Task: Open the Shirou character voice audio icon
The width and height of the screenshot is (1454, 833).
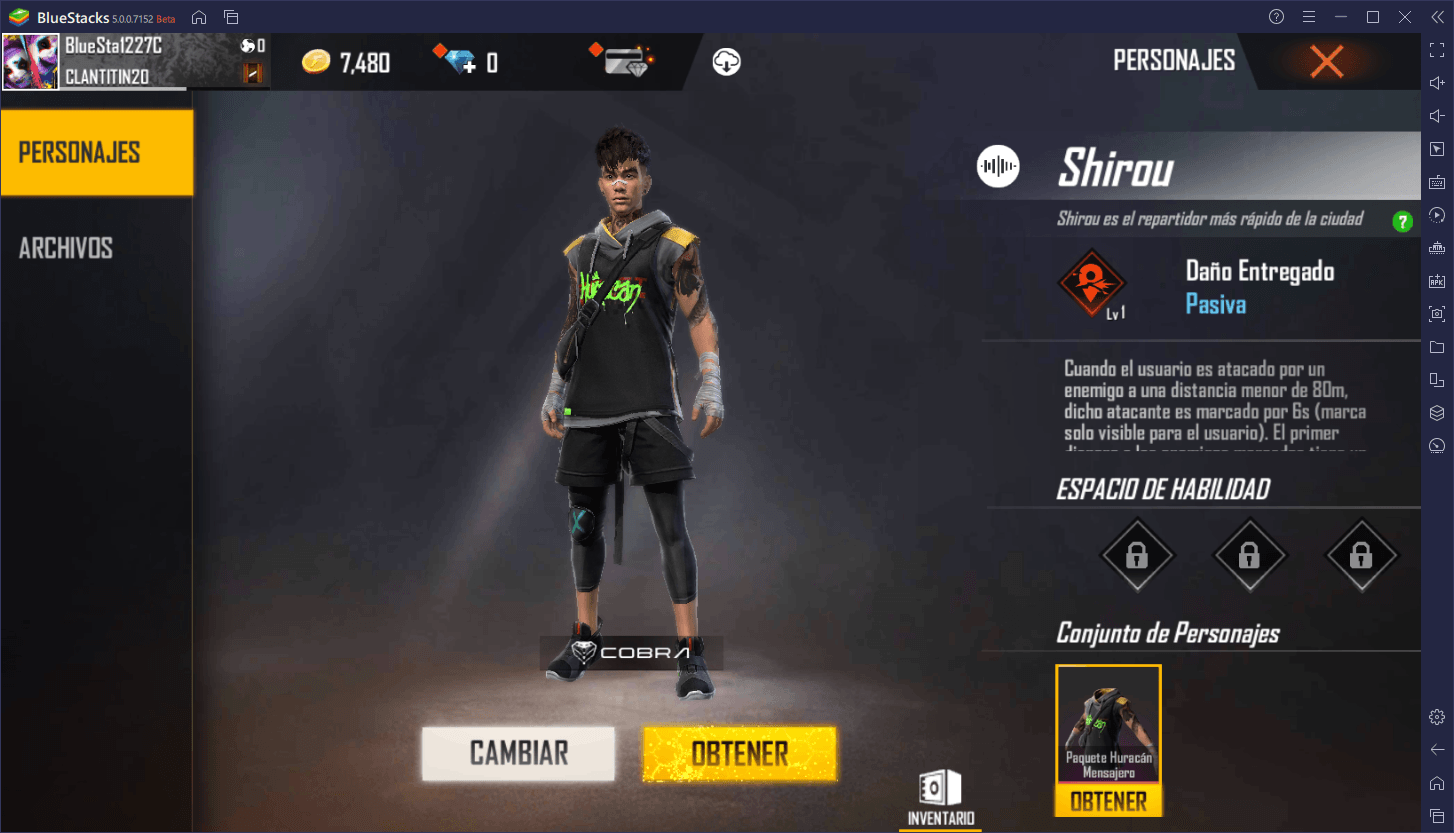Action: (996, 166)
